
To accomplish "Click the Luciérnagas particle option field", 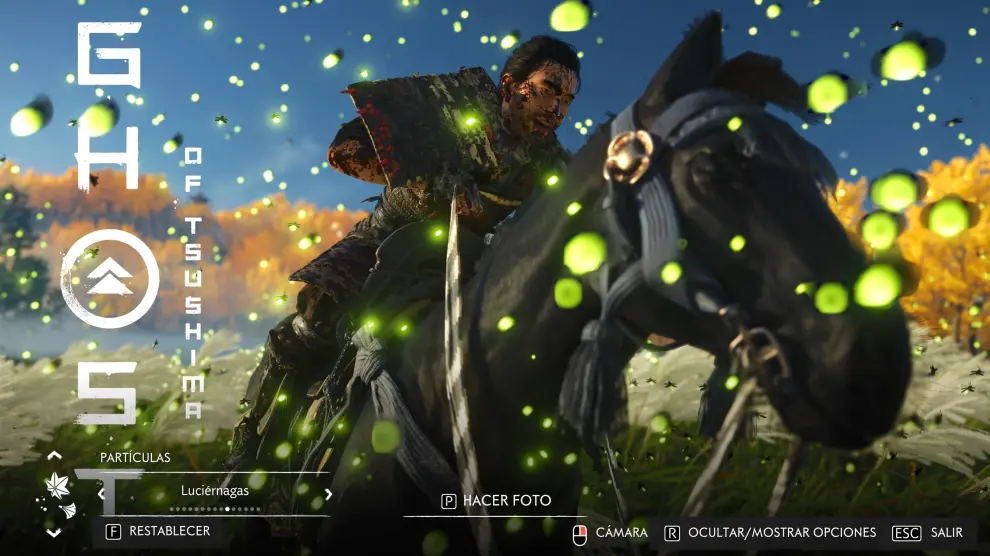I will point(215,491).
